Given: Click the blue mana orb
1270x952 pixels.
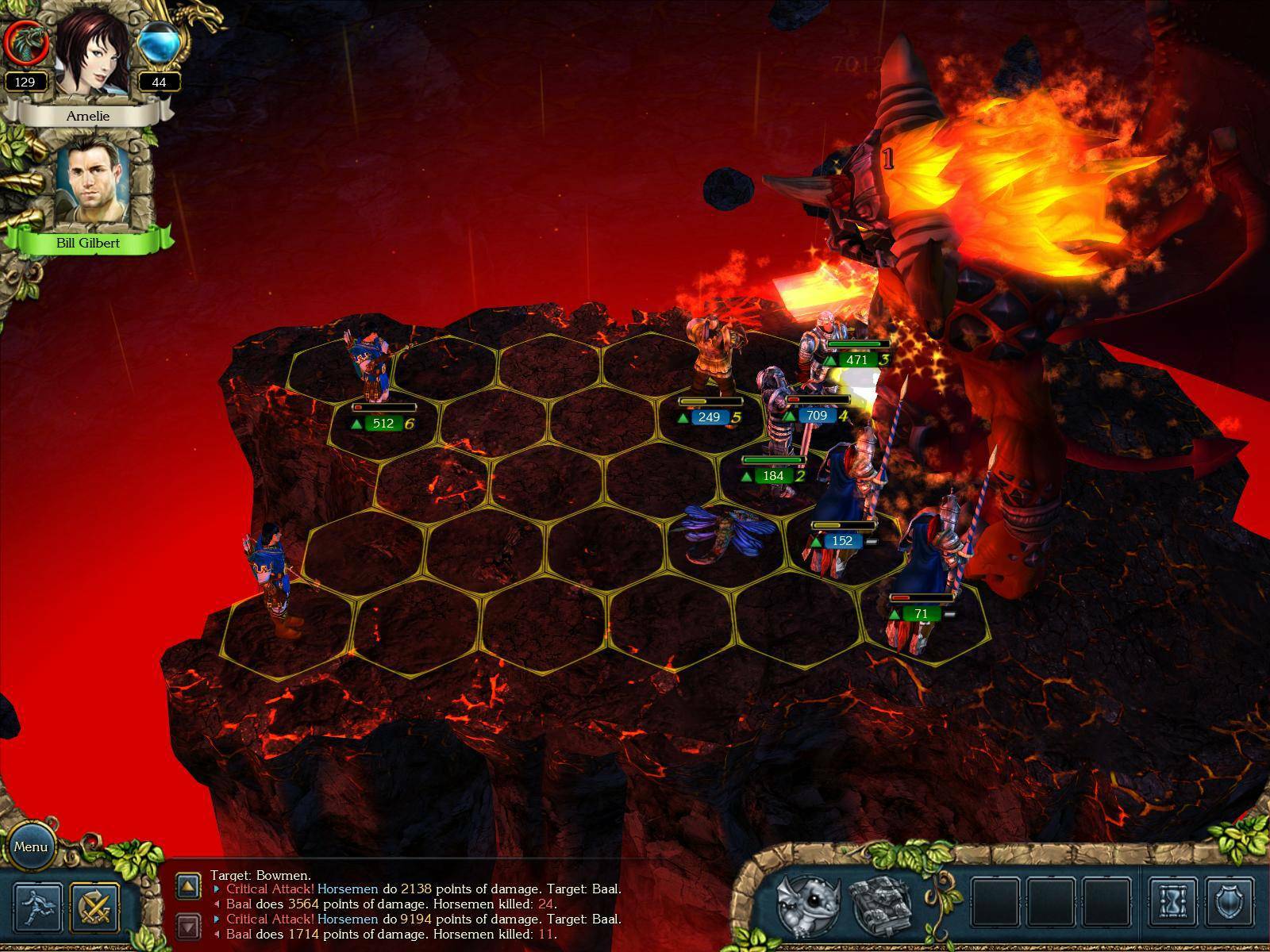Looking at the screenshot, I should (x=158, y=42).
